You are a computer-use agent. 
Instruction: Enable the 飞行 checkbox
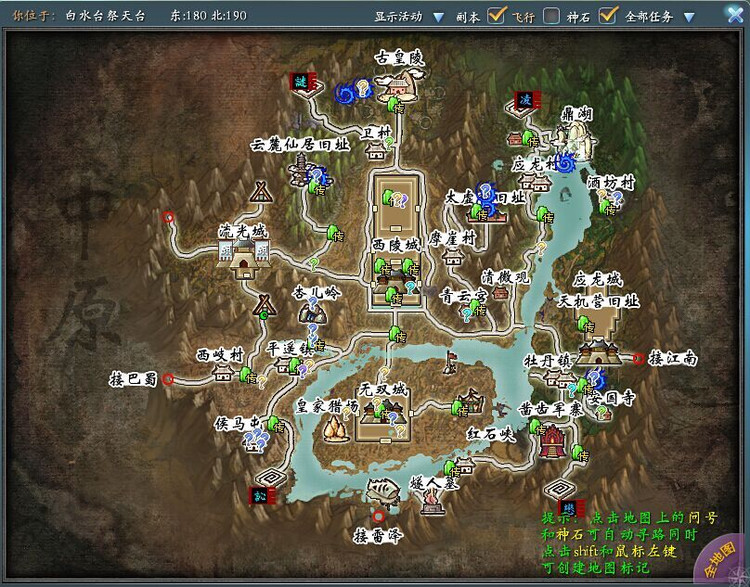pos(552,16)
